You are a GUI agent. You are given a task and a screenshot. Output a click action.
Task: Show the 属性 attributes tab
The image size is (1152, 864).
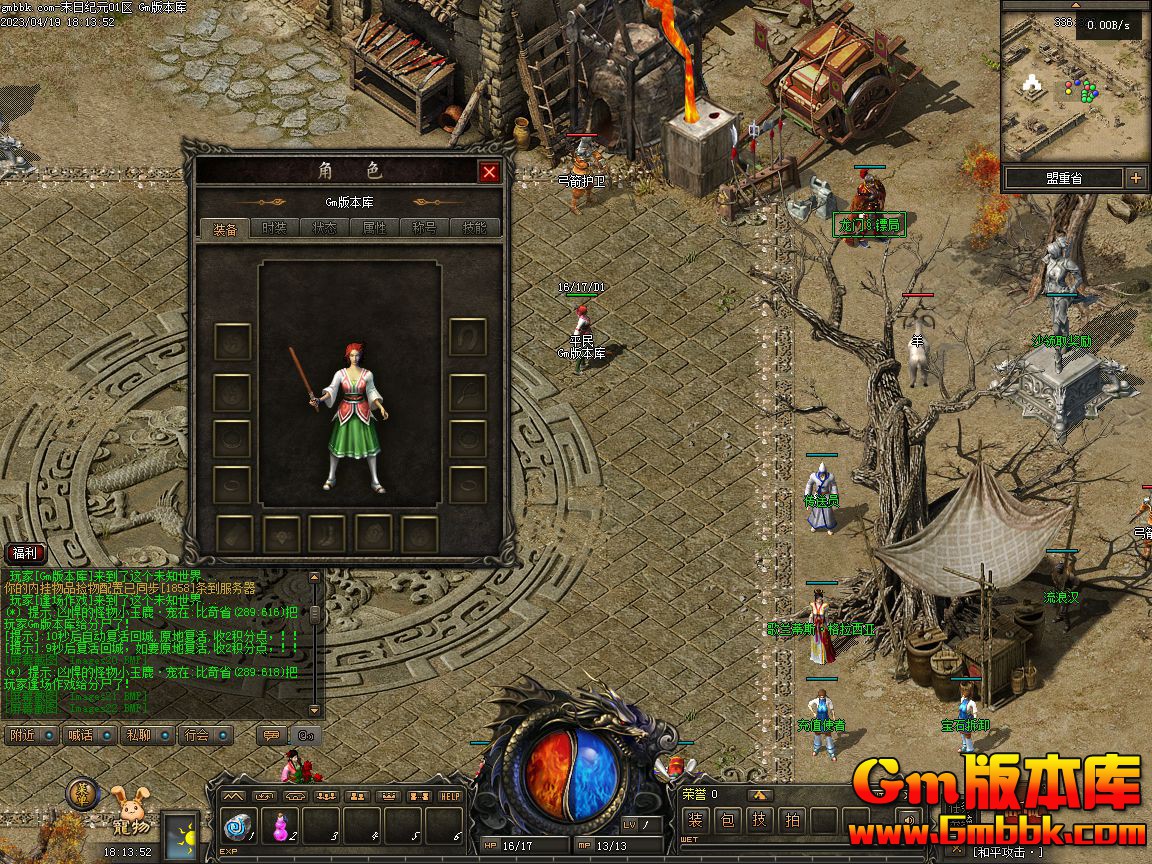tap(374, 228)
